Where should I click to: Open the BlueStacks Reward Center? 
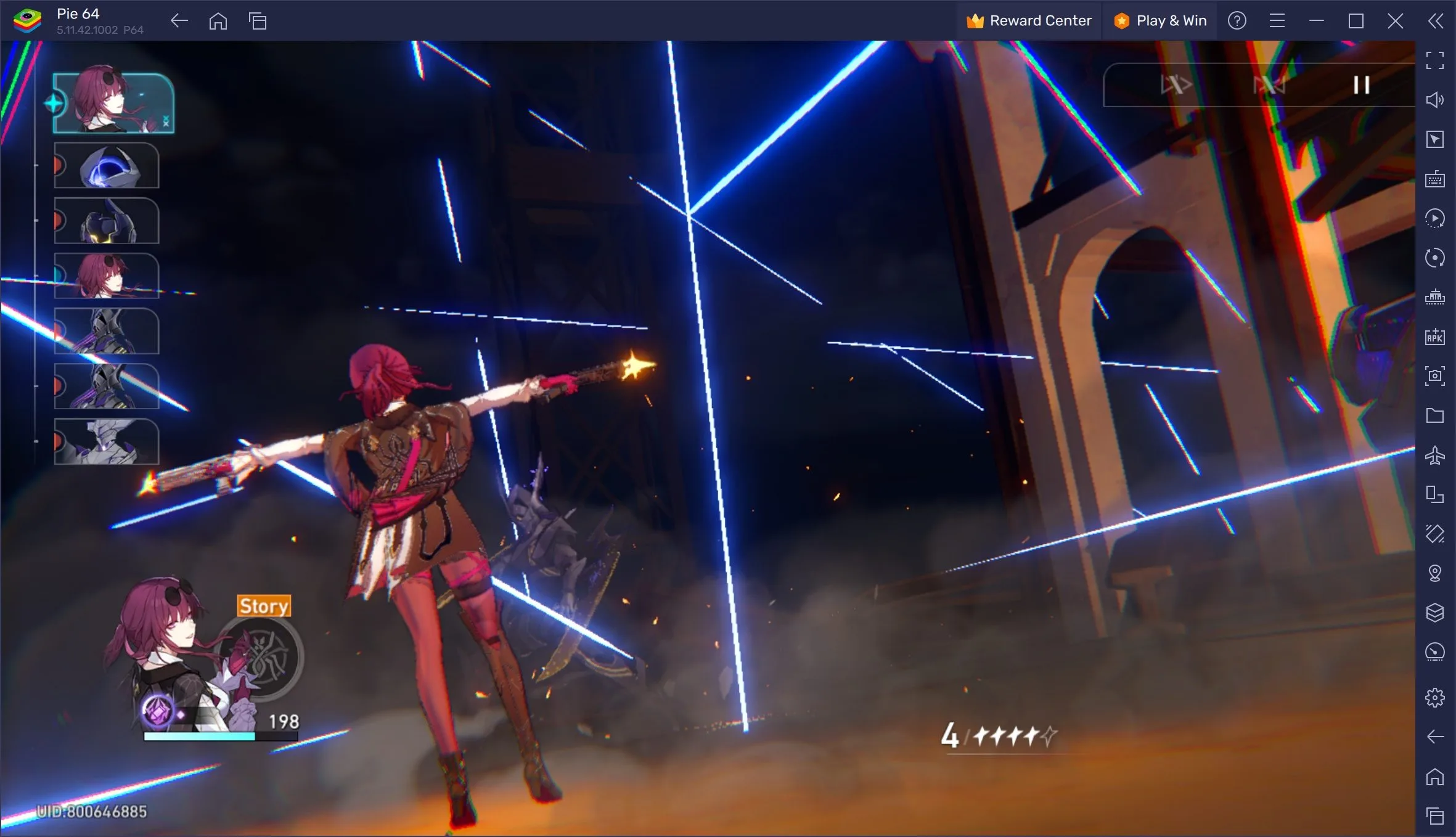click(1029, 21)
